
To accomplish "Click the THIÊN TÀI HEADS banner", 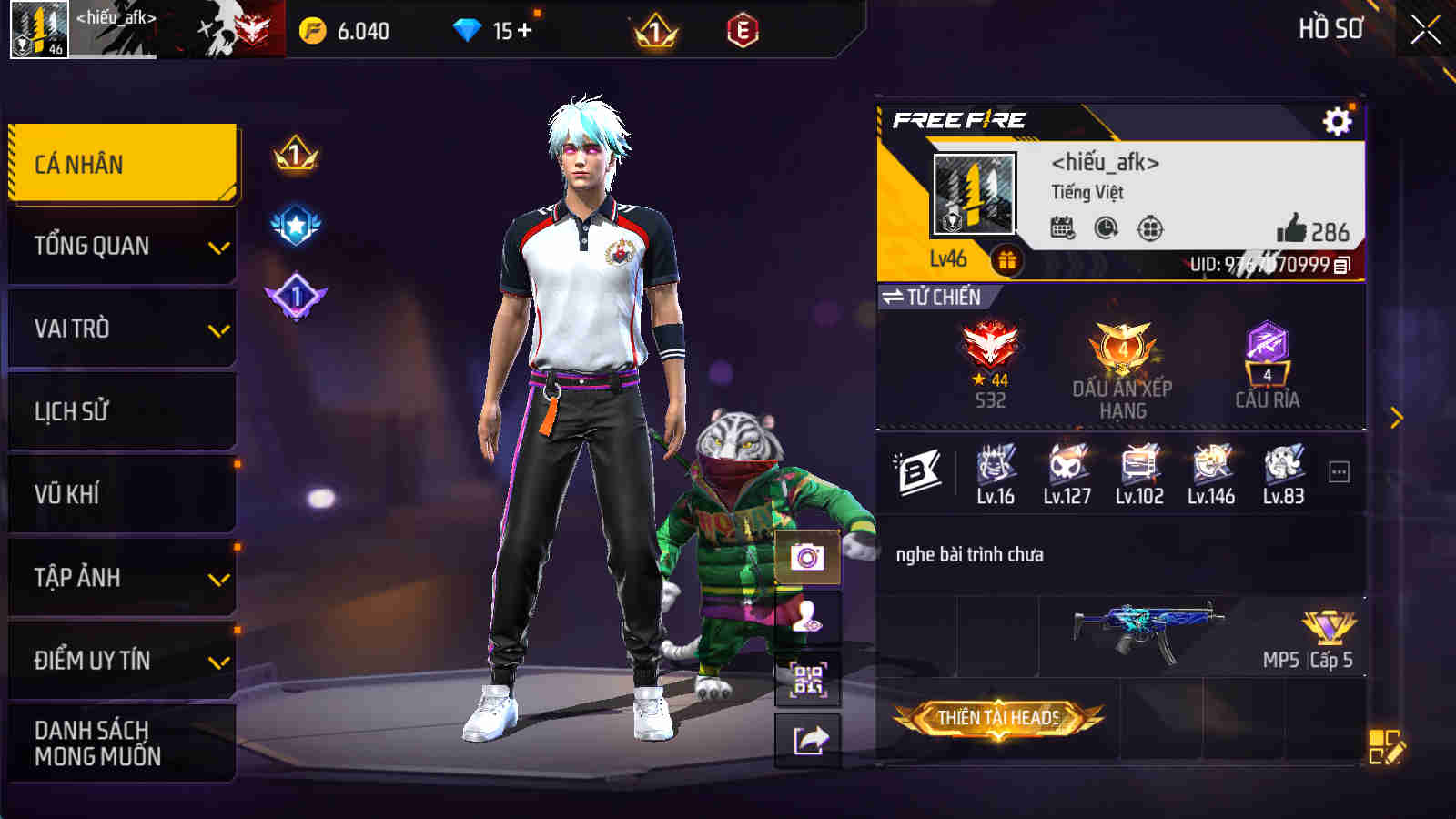I will click(x=999, y=718).
